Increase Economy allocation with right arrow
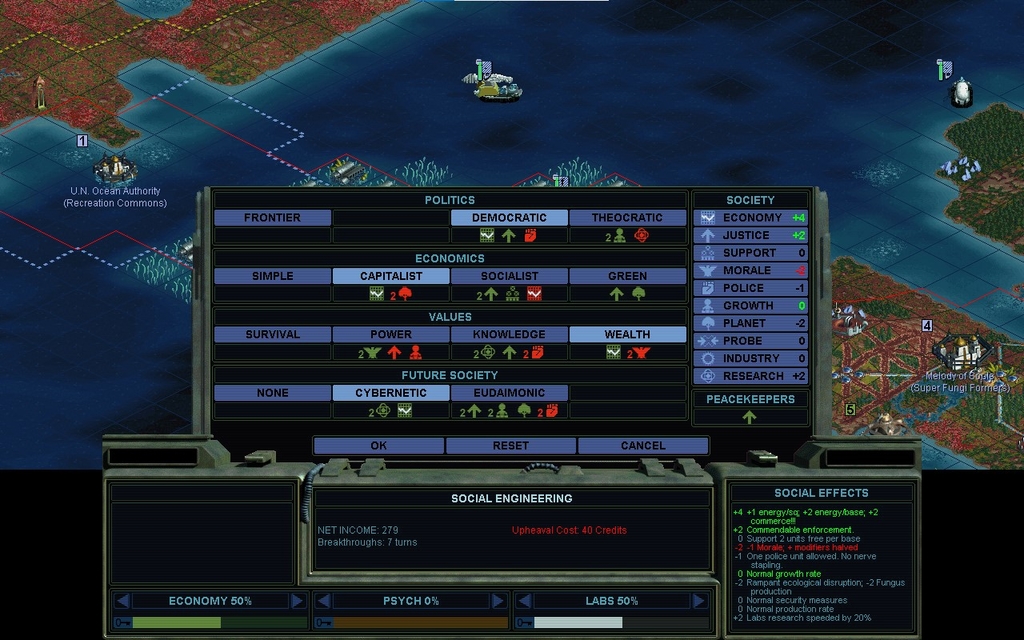Image resolution: width=1024 pixels, height=640 pixels. (297, 601)
